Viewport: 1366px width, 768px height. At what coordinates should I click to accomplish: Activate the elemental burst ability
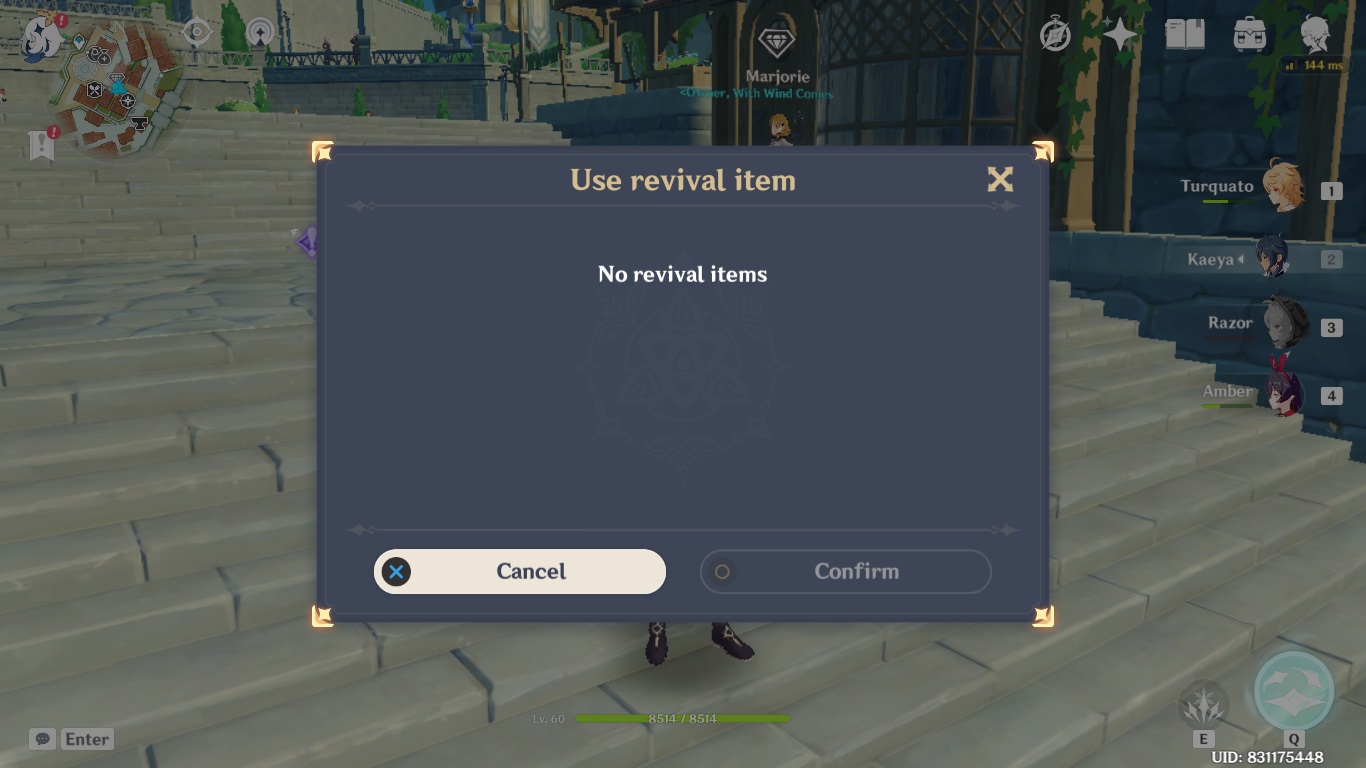click(x=1294, y=692)
